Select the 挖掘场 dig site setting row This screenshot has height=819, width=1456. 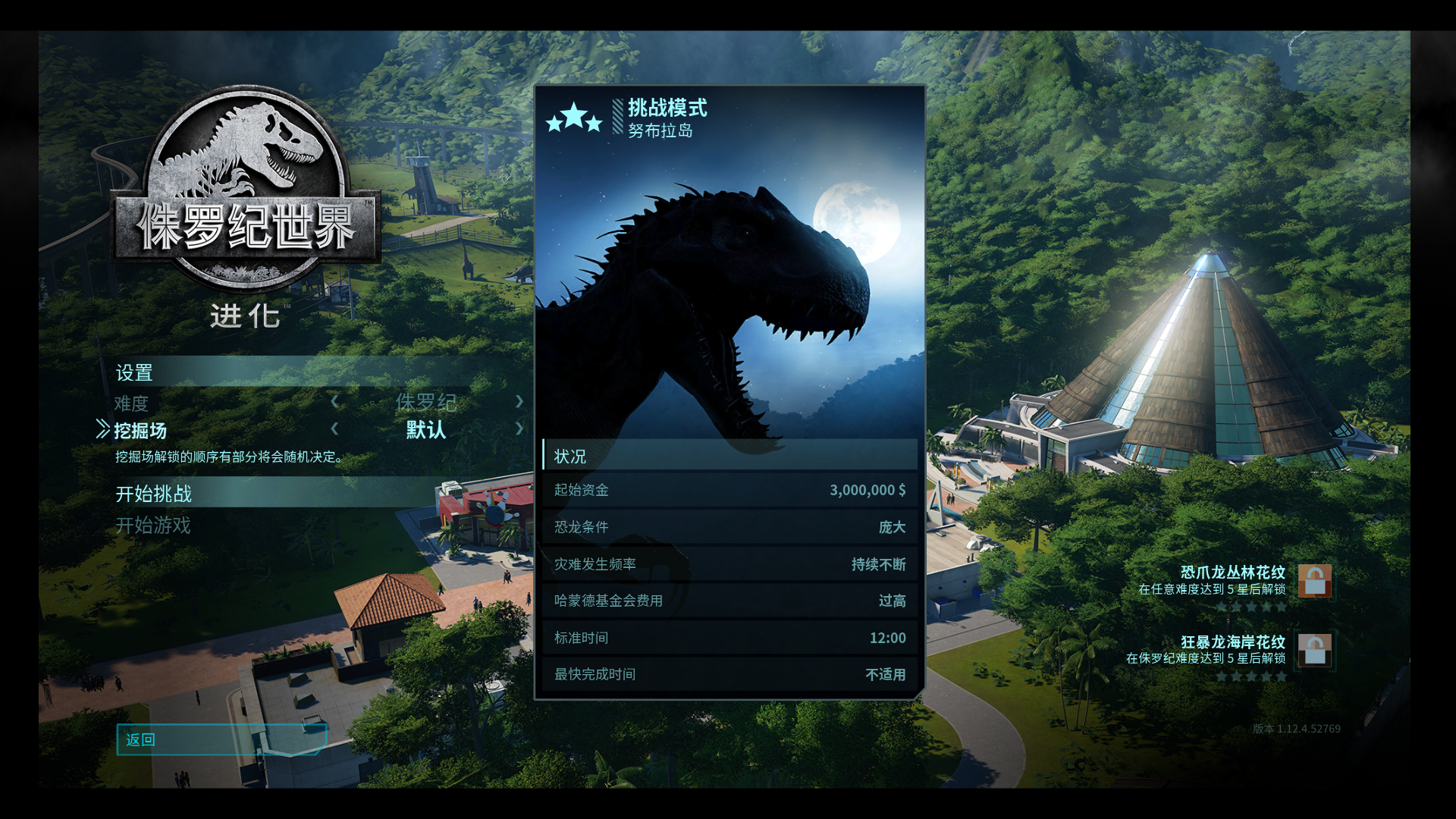tap(141, 431)
